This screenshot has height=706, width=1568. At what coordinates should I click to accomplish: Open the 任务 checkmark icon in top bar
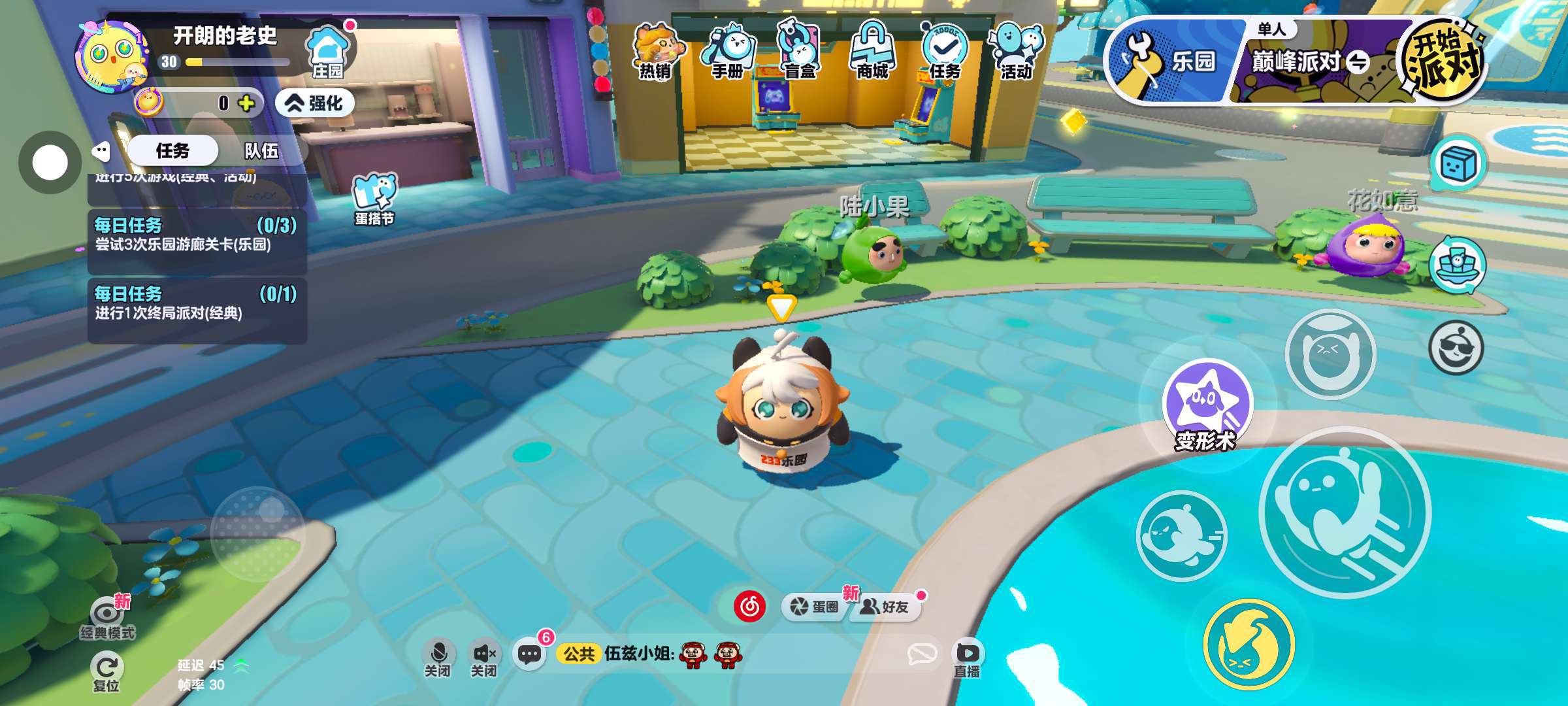coord(945,51)
